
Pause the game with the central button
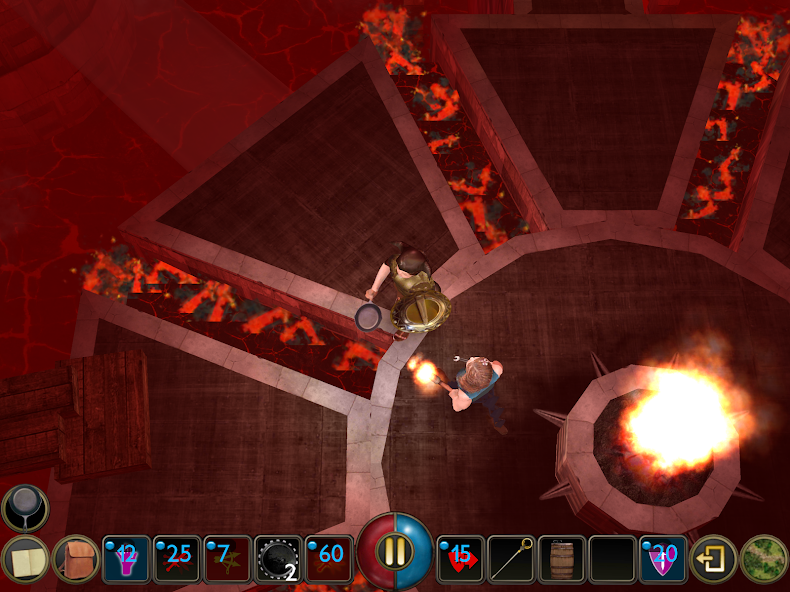[x=396, y=551]
